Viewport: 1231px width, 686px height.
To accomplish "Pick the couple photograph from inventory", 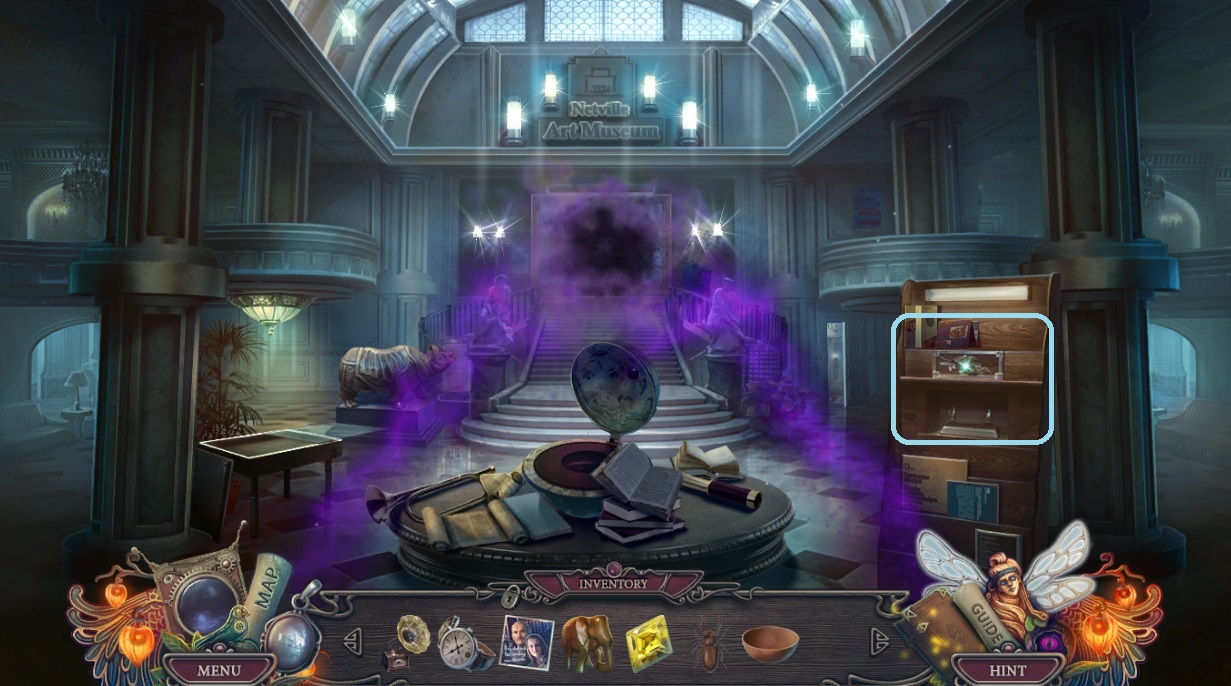I will pyautogui.click(x=525, y=642).
